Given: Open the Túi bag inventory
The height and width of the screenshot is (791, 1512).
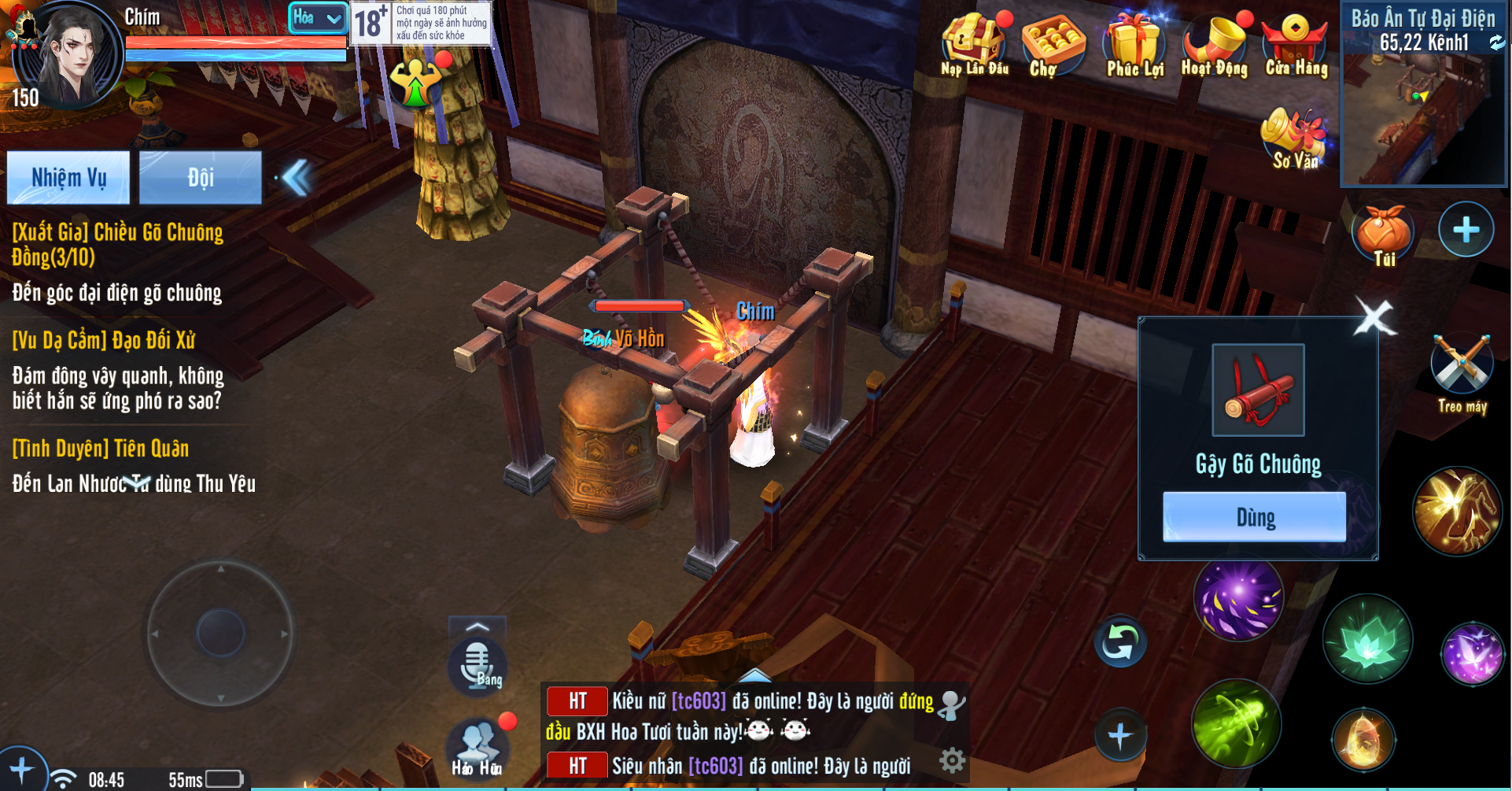Looking at the screenshot, I should pos(1383,235).
